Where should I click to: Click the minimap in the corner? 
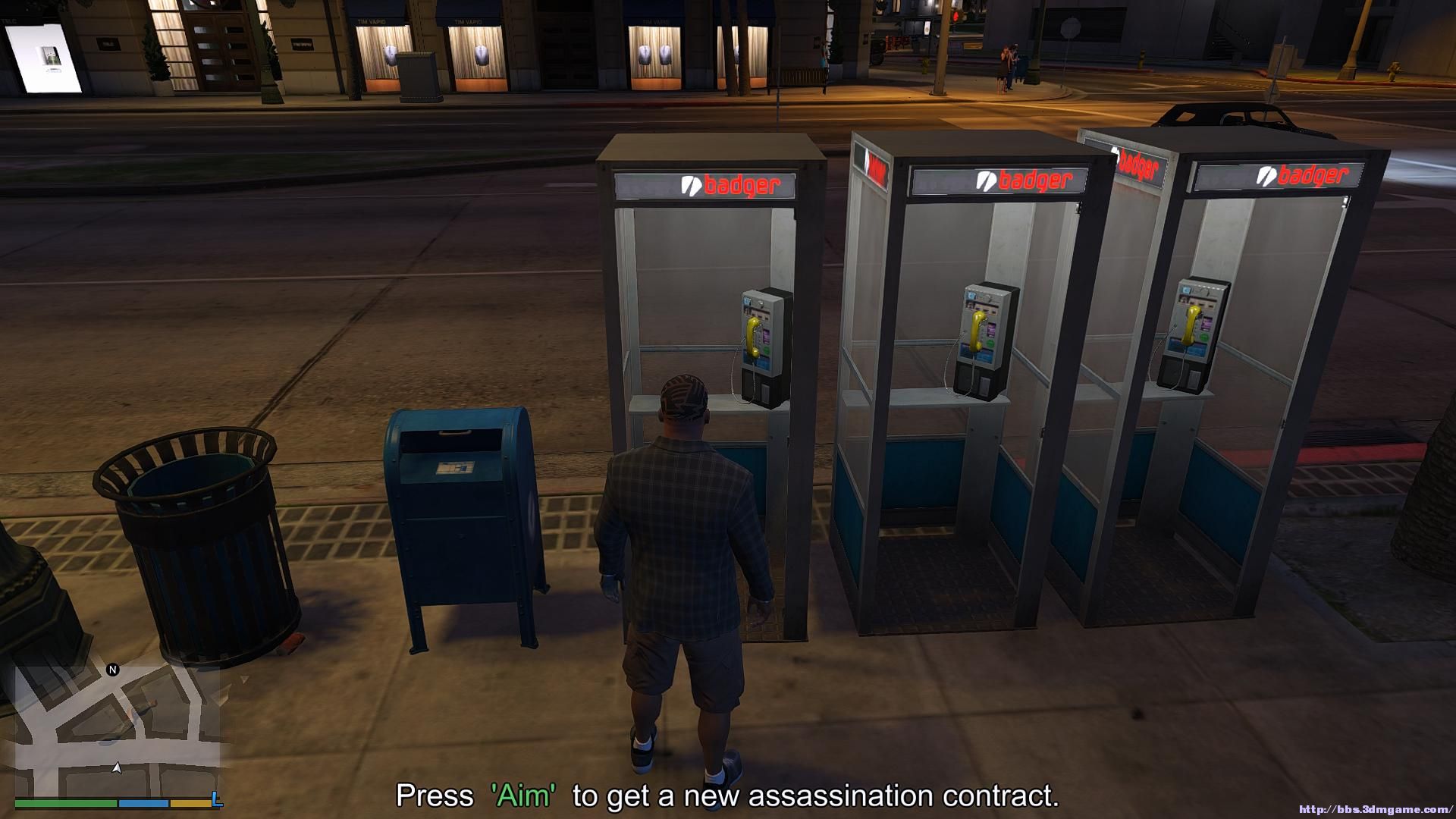[118, 730]
